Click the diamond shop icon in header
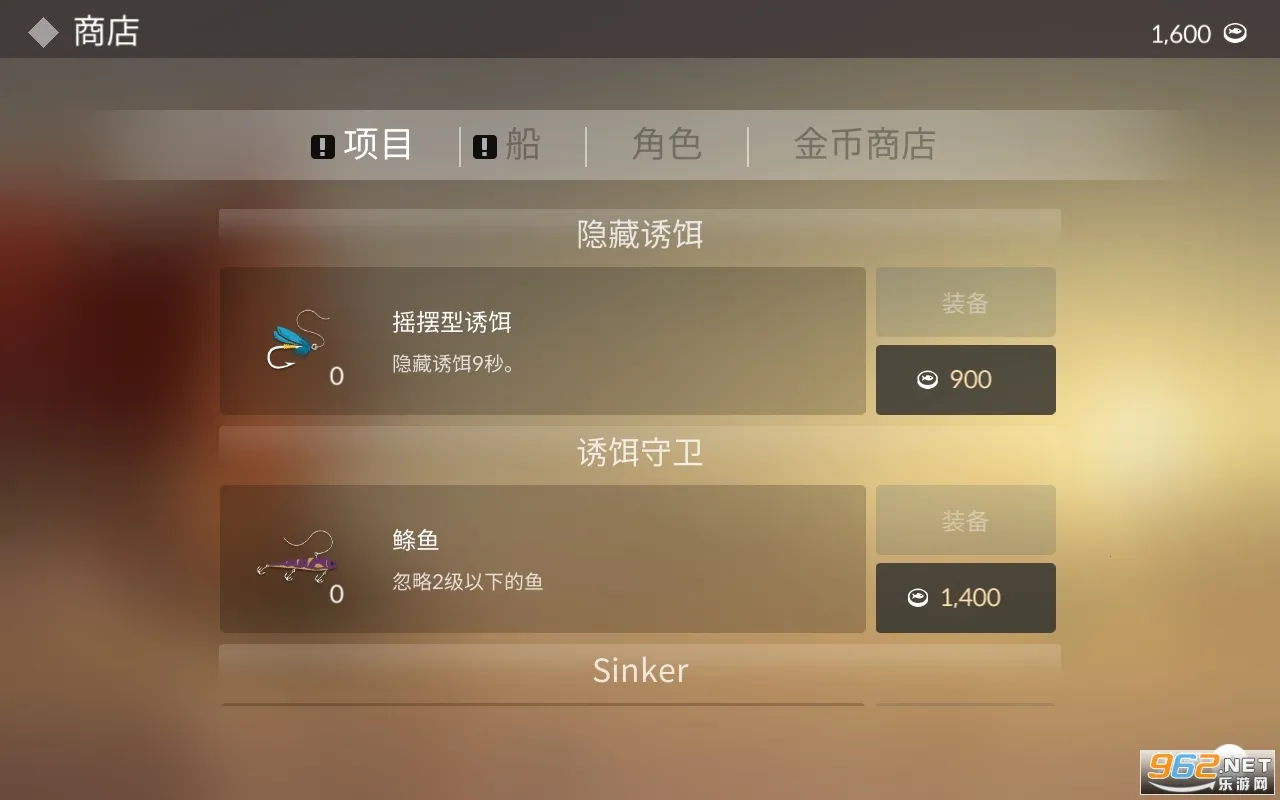1280x800 pixels. tap(42, 31)
